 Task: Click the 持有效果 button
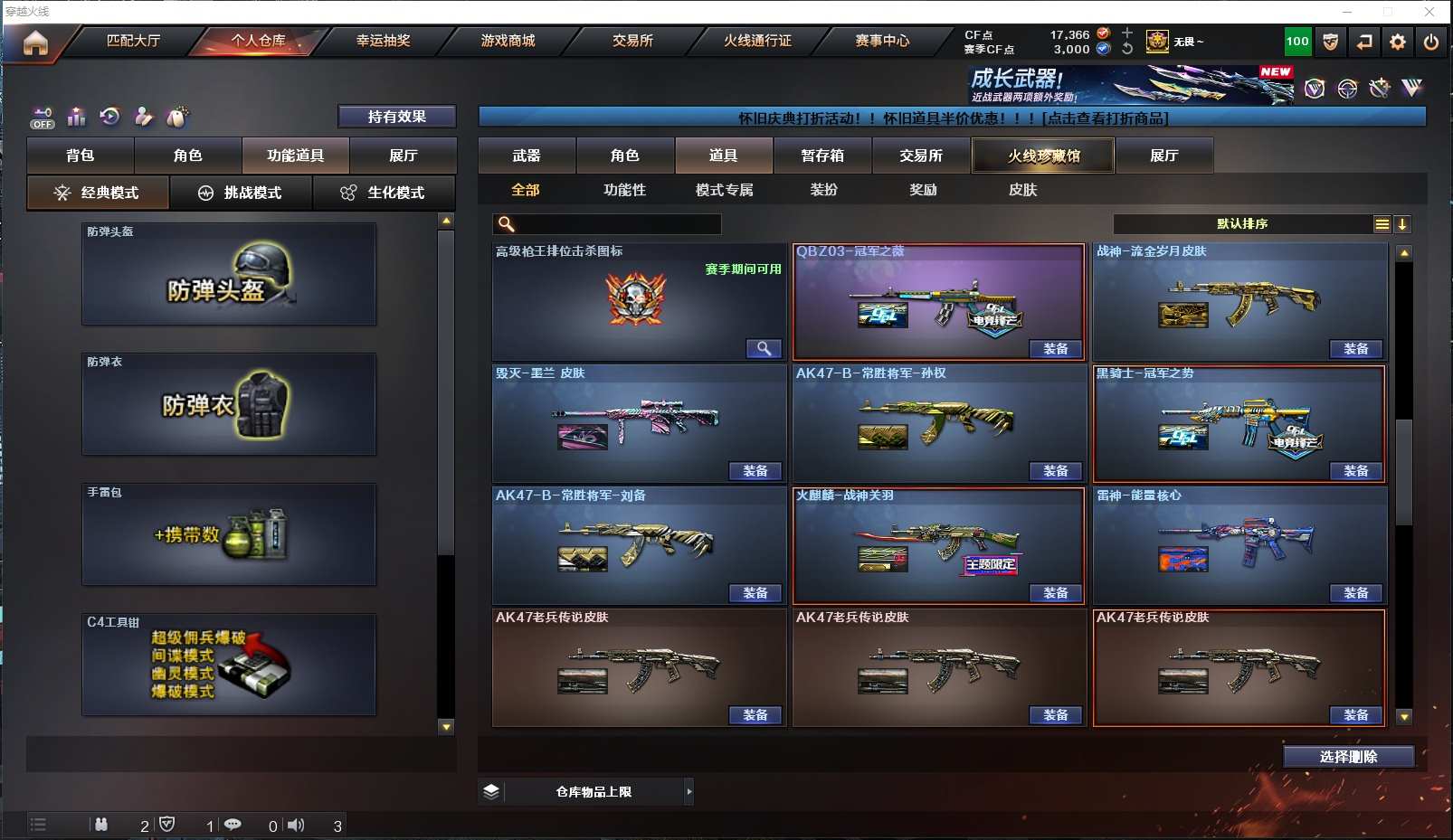pyautogui.click(x=396, y=117)
